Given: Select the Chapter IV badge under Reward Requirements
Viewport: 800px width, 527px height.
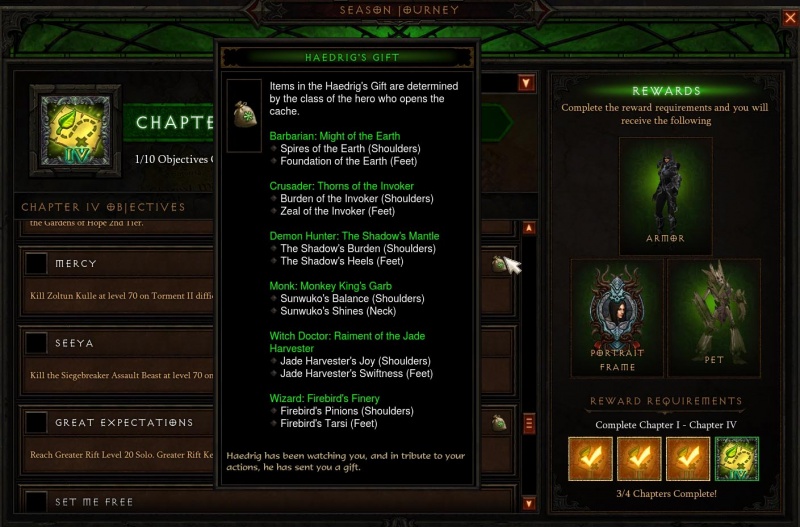Looking at the screenshot, I should [737, 458].
